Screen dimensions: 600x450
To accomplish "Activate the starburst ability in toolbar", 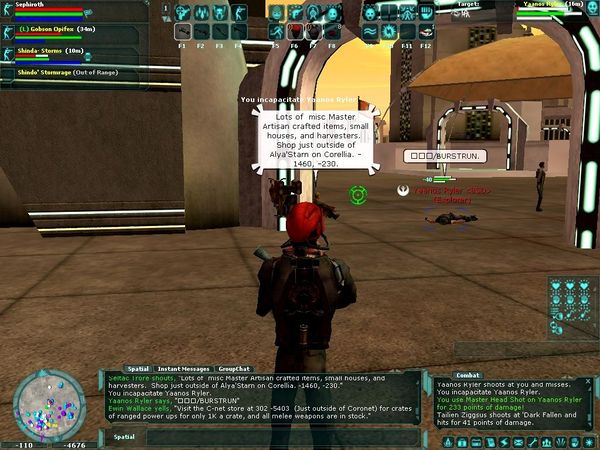I will point(386,31).
